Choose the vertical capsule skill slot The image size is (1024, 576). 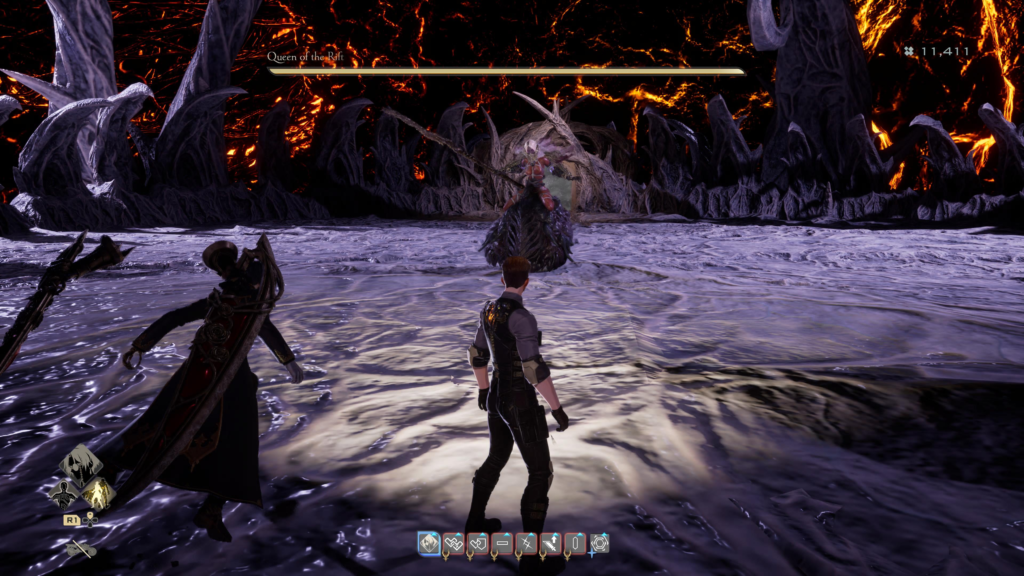click(x=575, y=543)
